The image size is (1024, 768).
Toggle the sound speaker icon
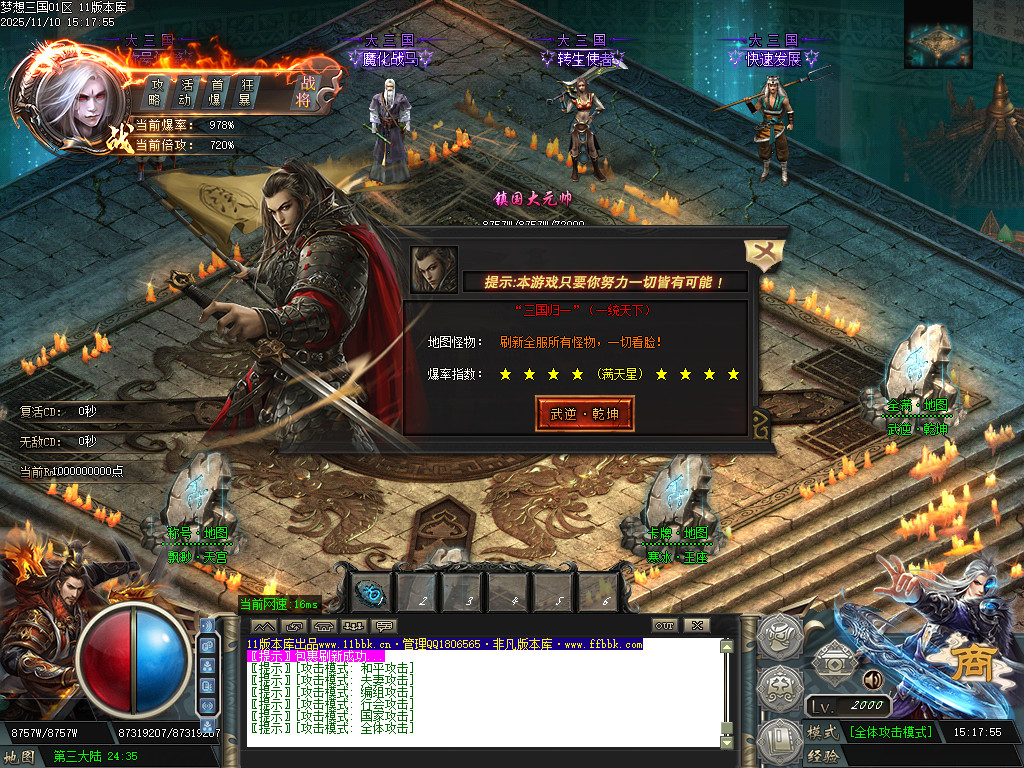(870, 680)
